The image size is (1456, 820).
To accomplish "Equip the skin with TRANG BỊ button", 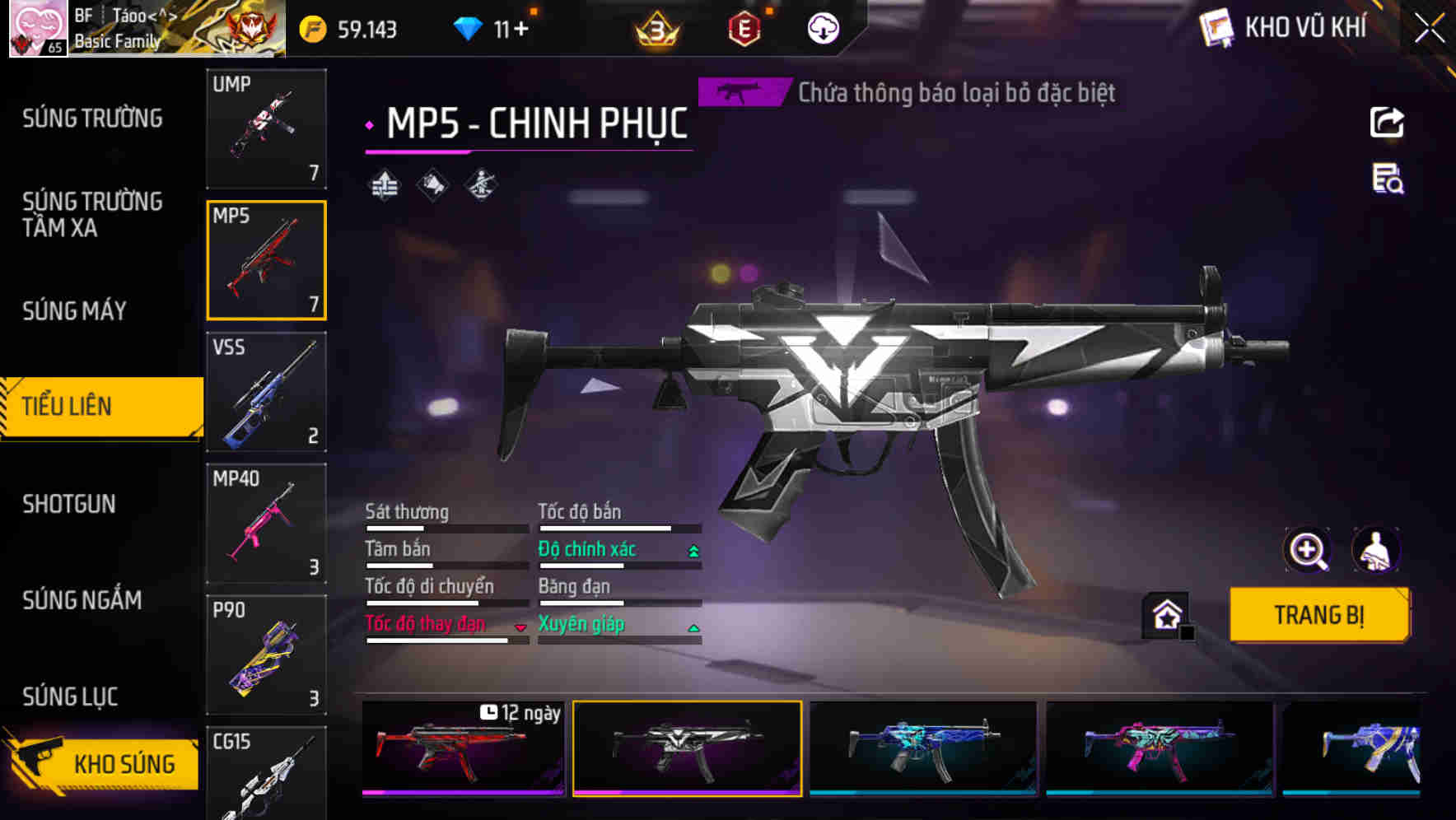I will [1318, 615].
